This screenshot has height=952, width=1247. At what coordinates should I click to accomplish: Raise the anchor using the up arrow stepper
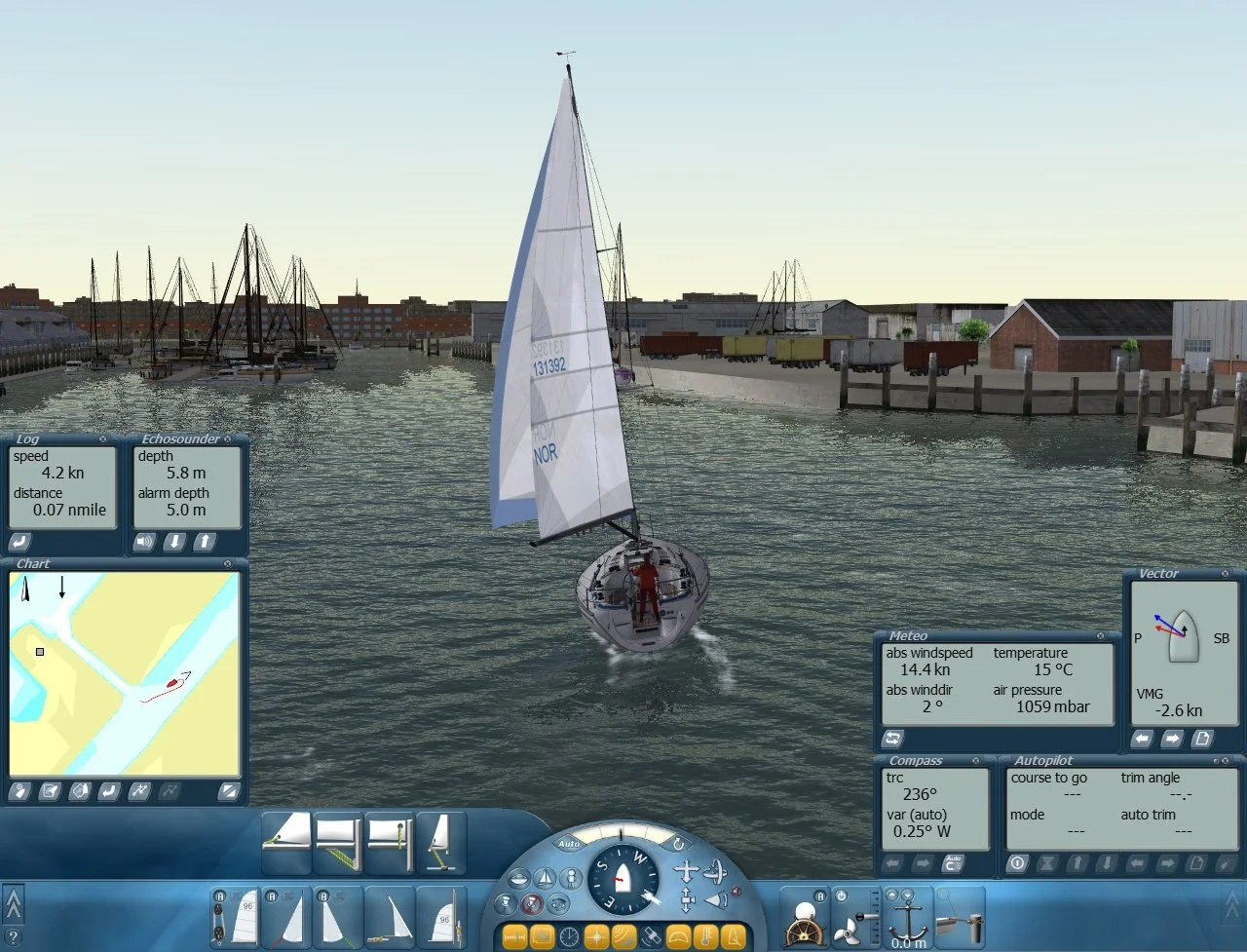[x=891, y=895]
